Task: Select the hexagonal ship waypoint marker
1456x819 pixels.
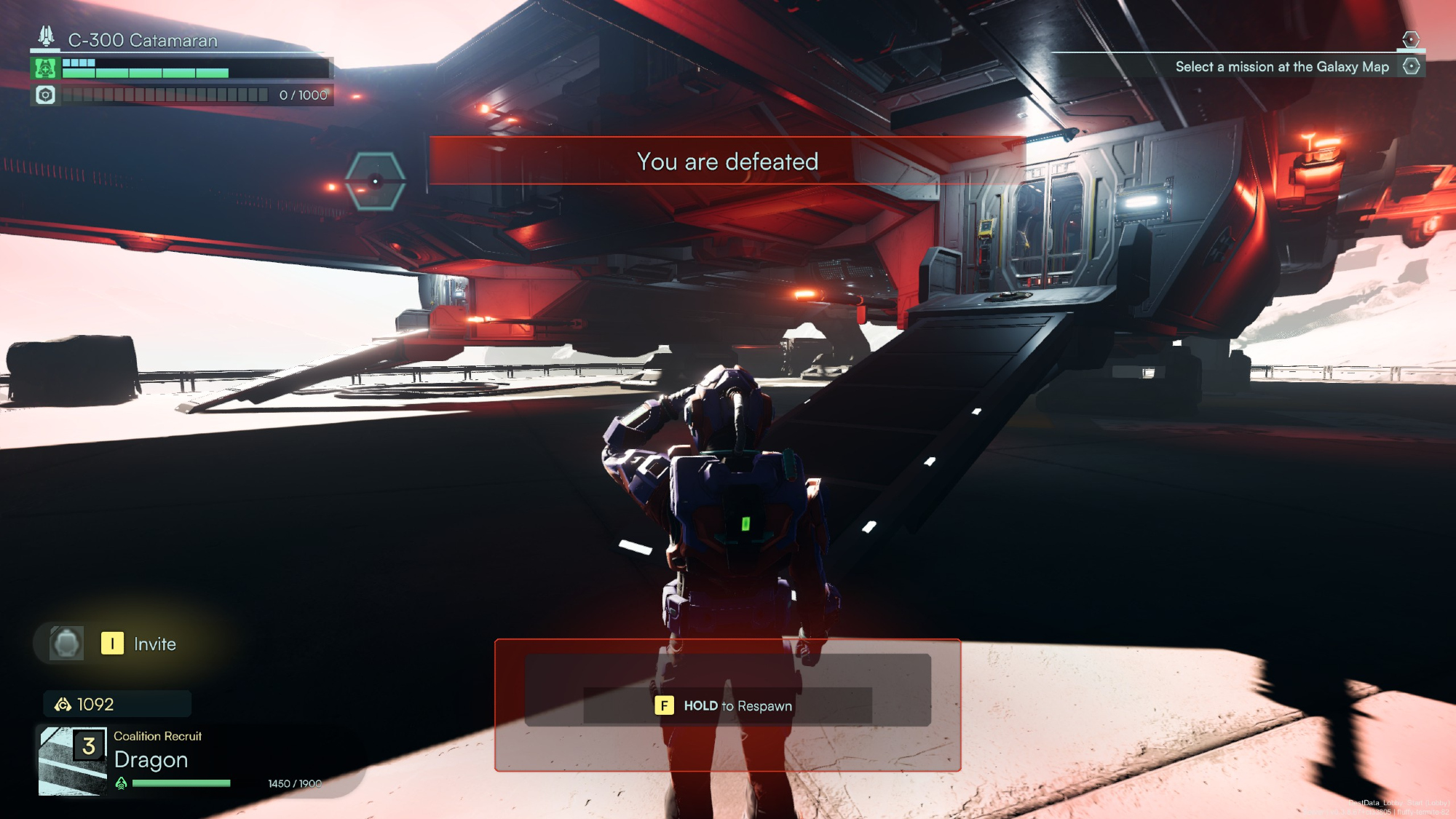Action: coord(375,181)
